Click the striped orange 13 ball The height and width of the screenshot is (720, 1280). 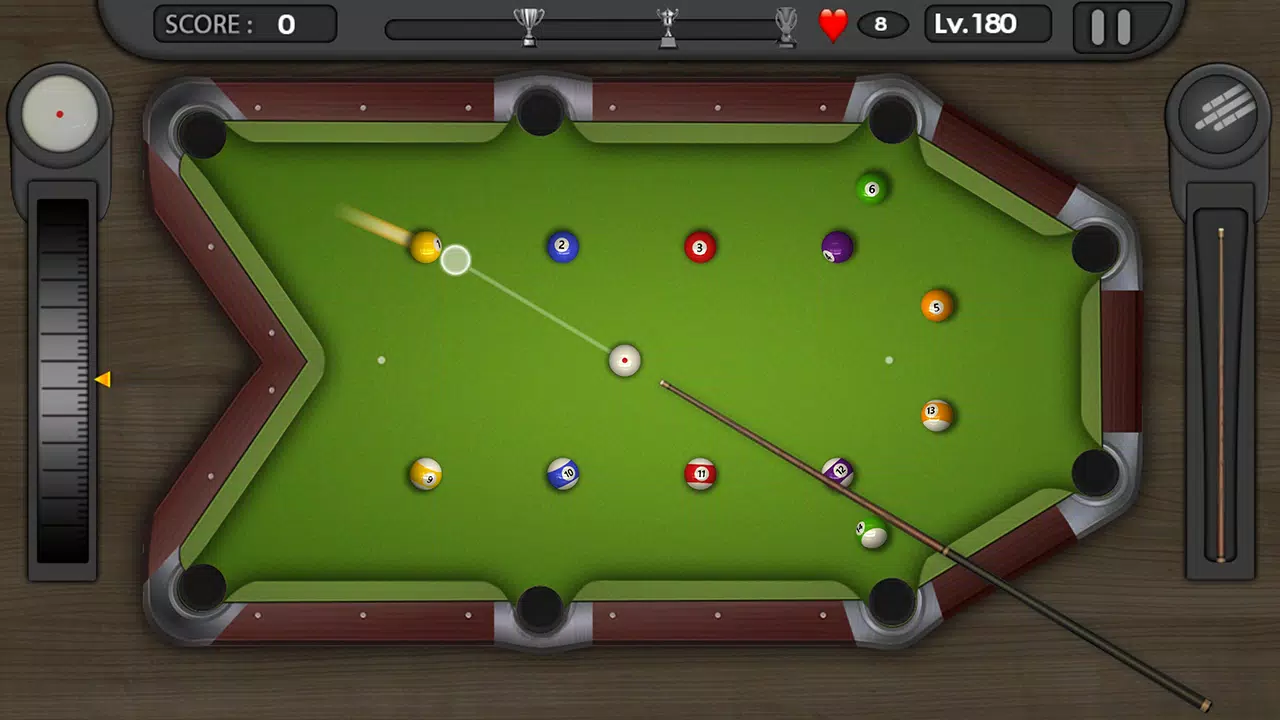[x=937, y=413]
